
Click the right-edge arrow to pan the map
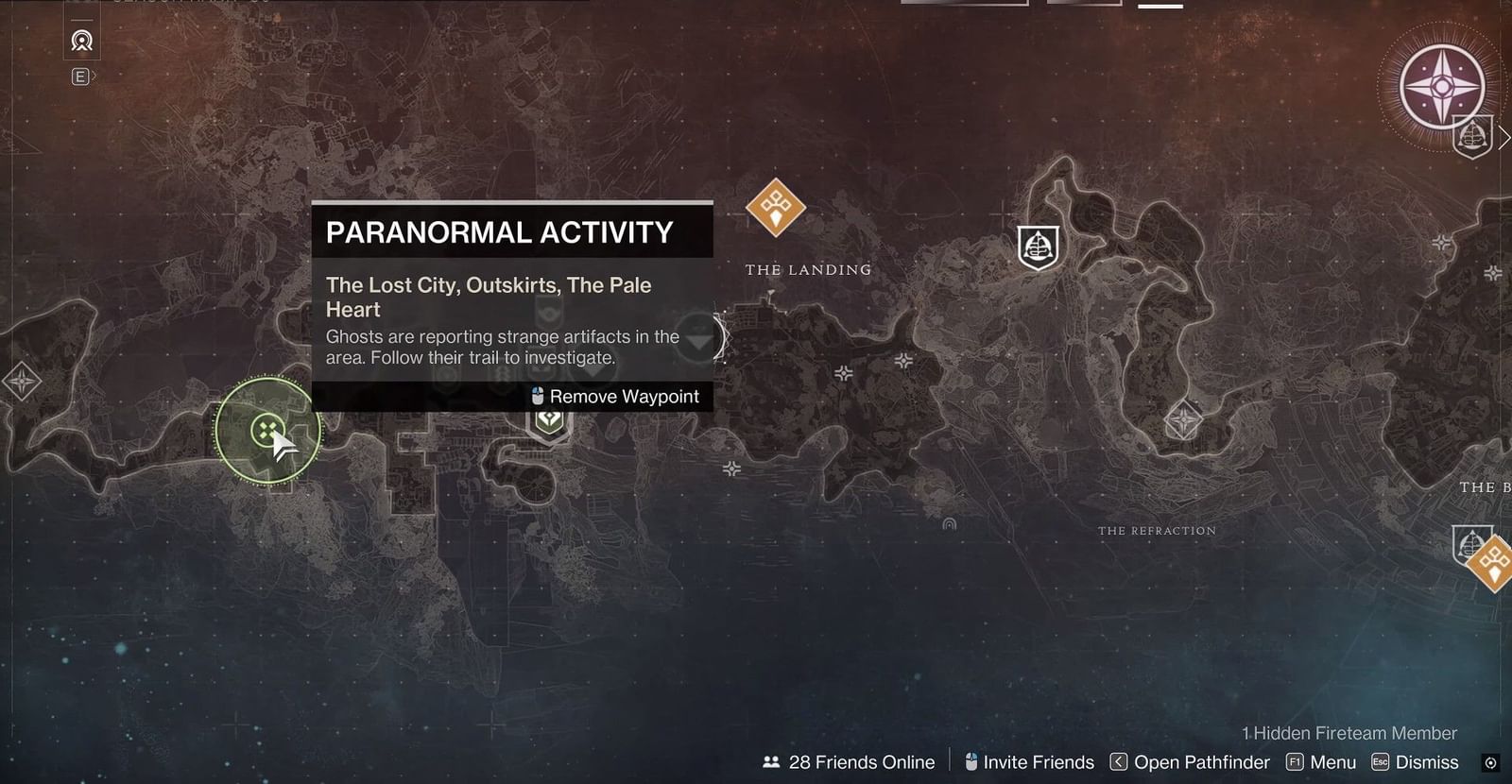coord(1503,137)
